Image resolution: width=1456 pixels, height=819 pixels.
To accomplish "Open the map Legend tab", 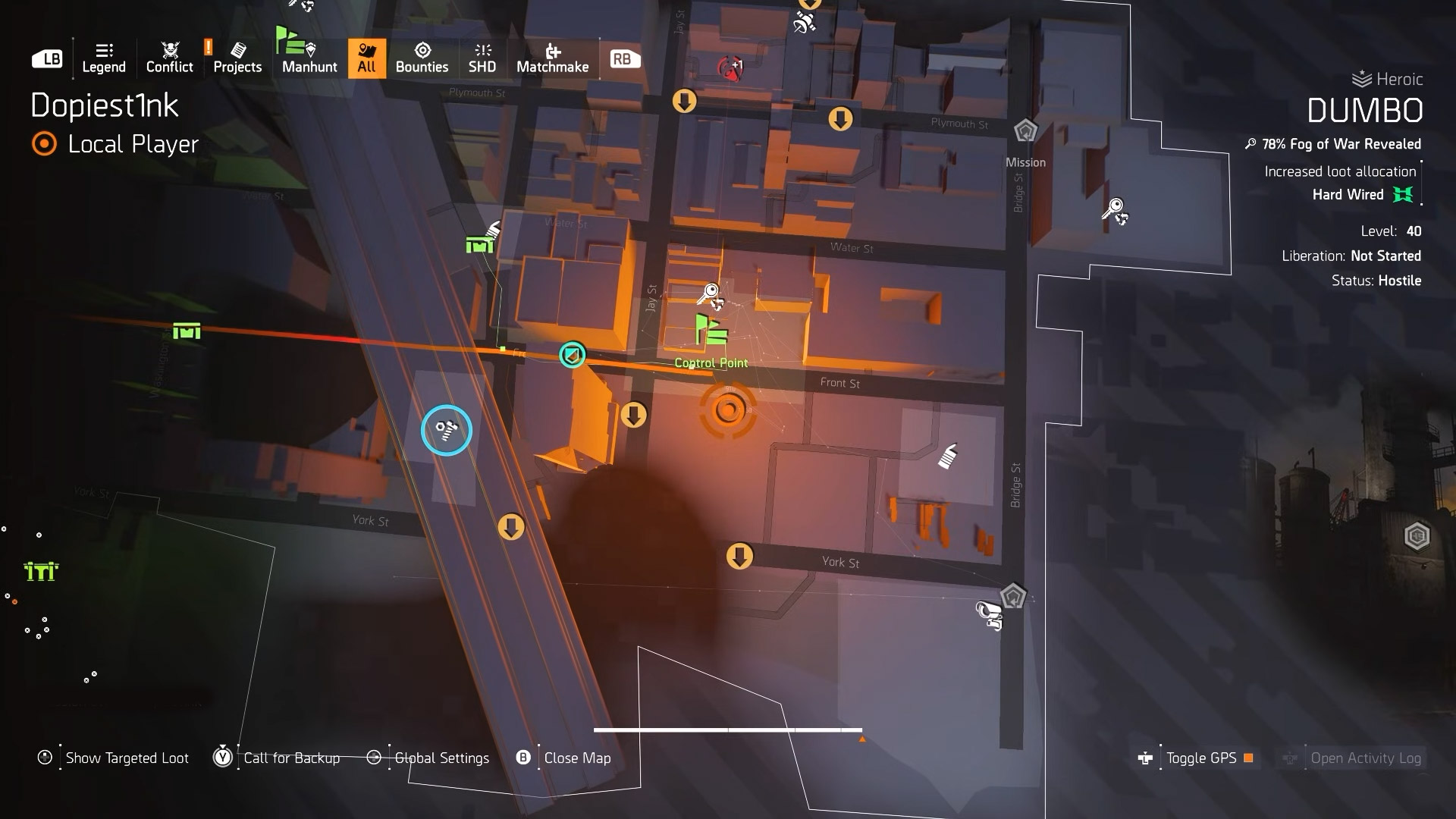I will click(104, 58).
